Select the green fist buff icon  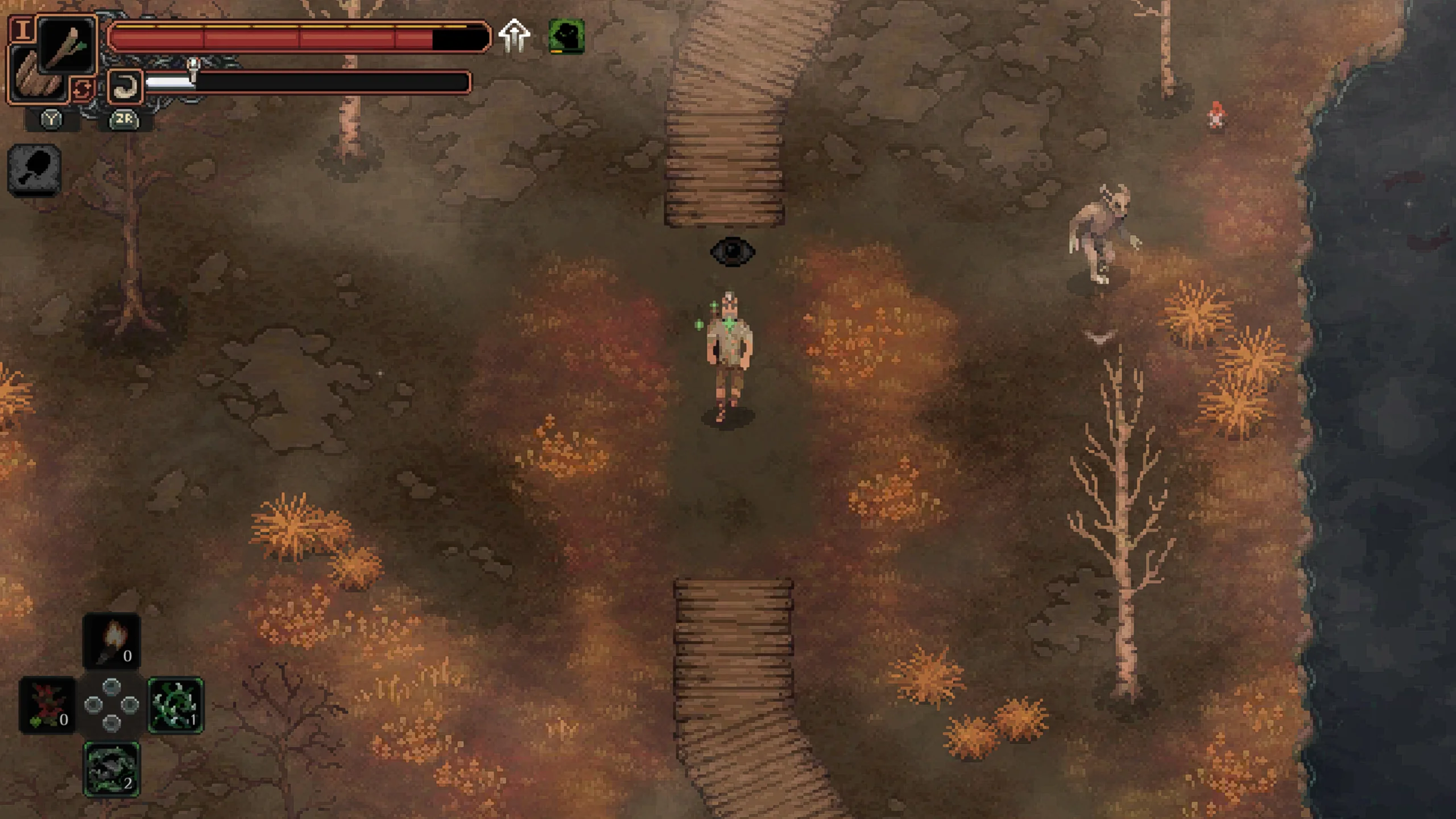point(566,36)
